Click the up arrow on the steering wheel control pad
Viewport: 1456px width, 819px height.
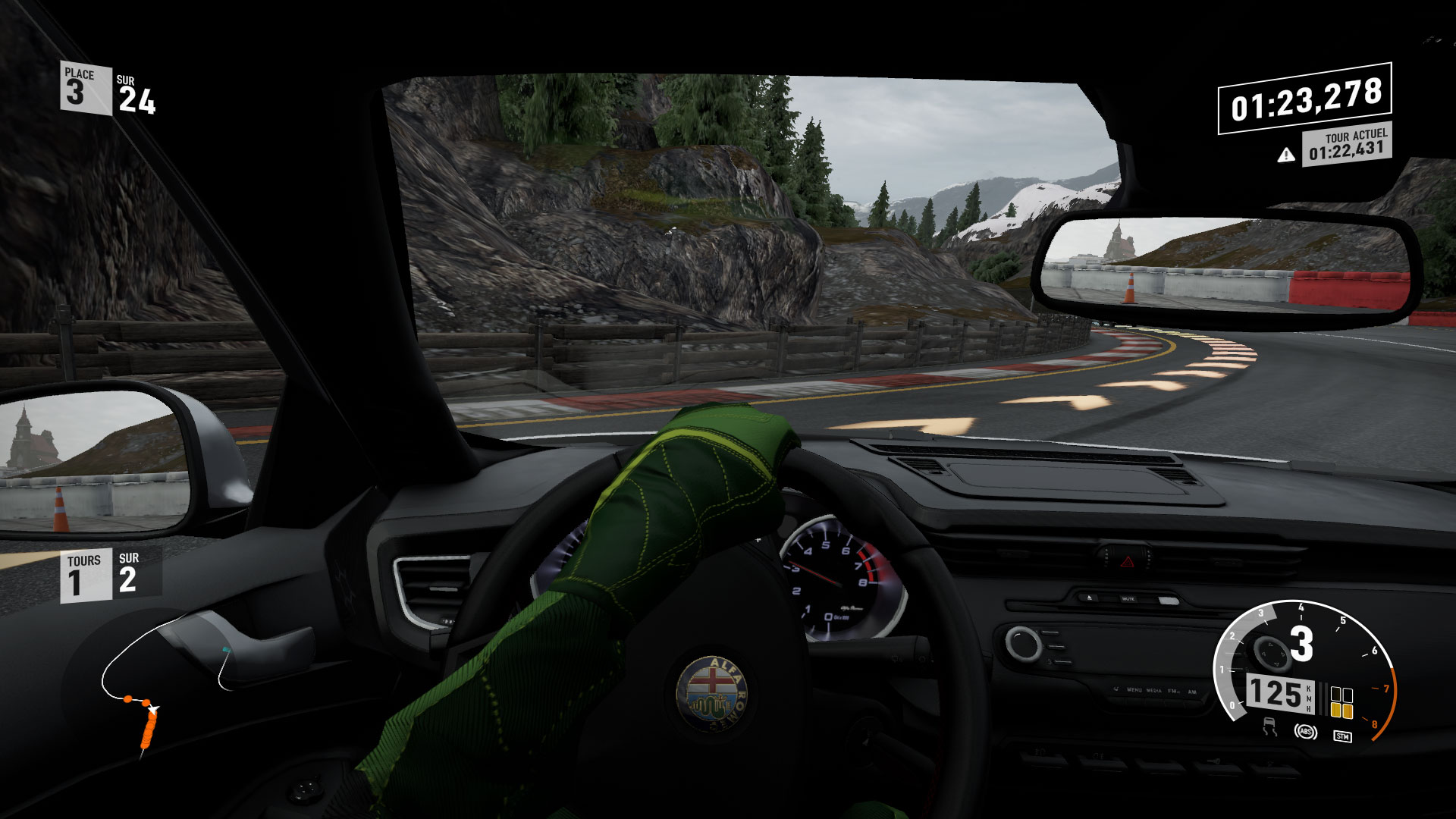click(x=1269, y=646)
